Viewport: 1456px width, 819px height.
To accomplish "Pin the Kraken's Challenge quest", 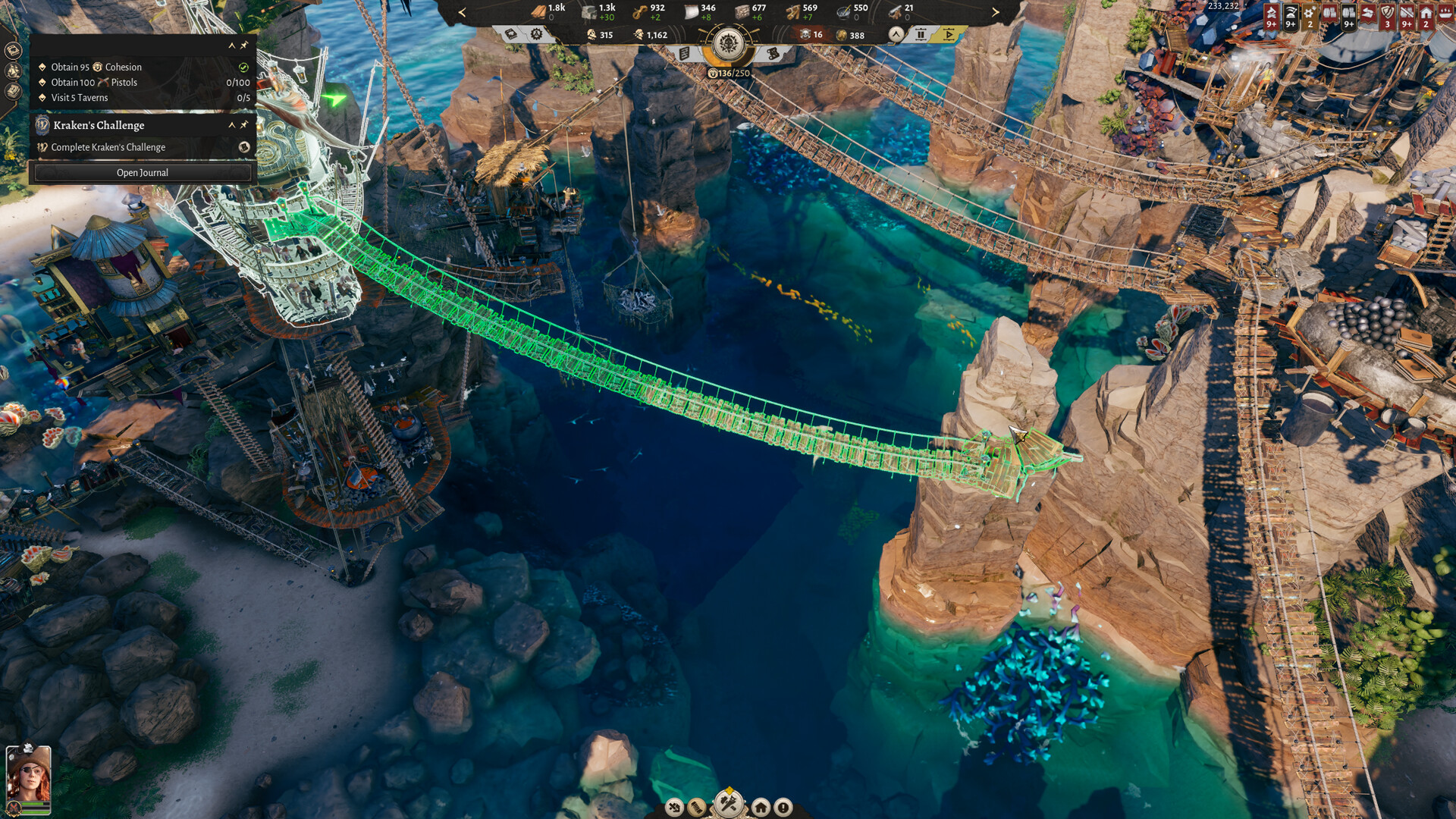I will [x=244, y=125].
